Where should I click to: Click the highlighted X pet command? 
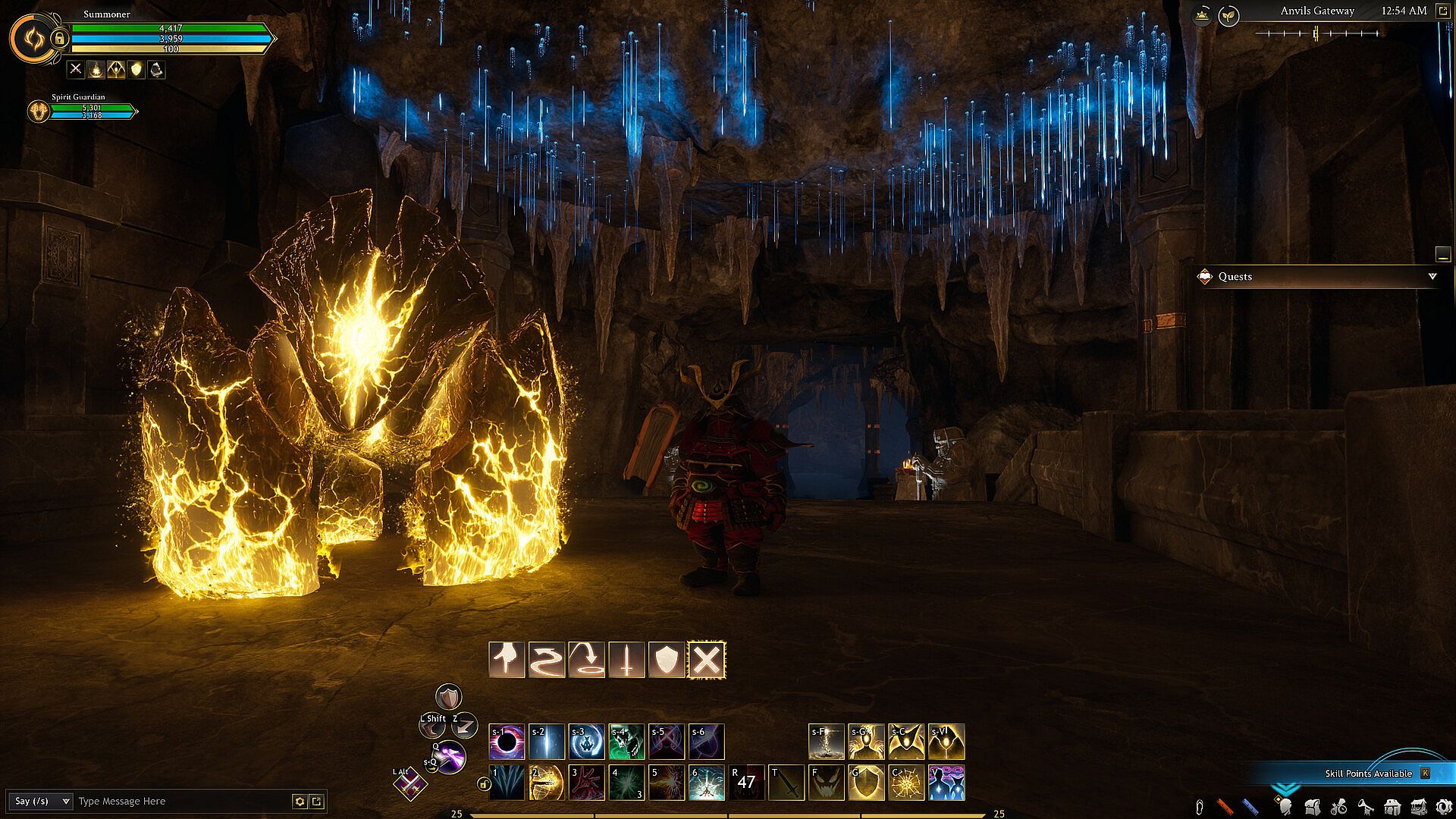pyautogui.click(x=707, y=660)
